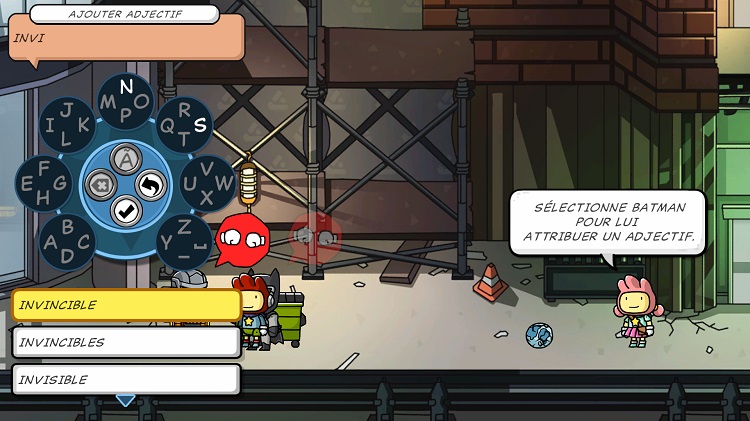Screen dimensions: 750x421
Task: Select the INVINCIBLES suggestion
Action: click(126, 342)
